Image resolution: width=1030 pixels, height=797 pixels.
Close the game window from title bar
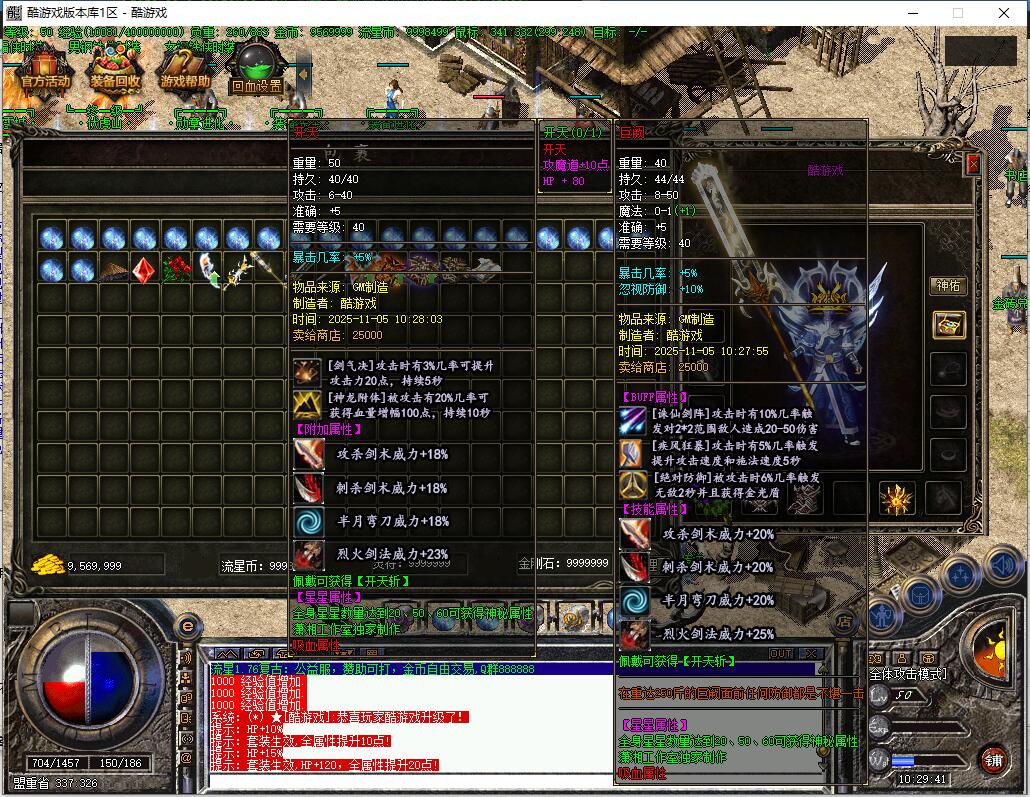click(x=1004, y=13)
